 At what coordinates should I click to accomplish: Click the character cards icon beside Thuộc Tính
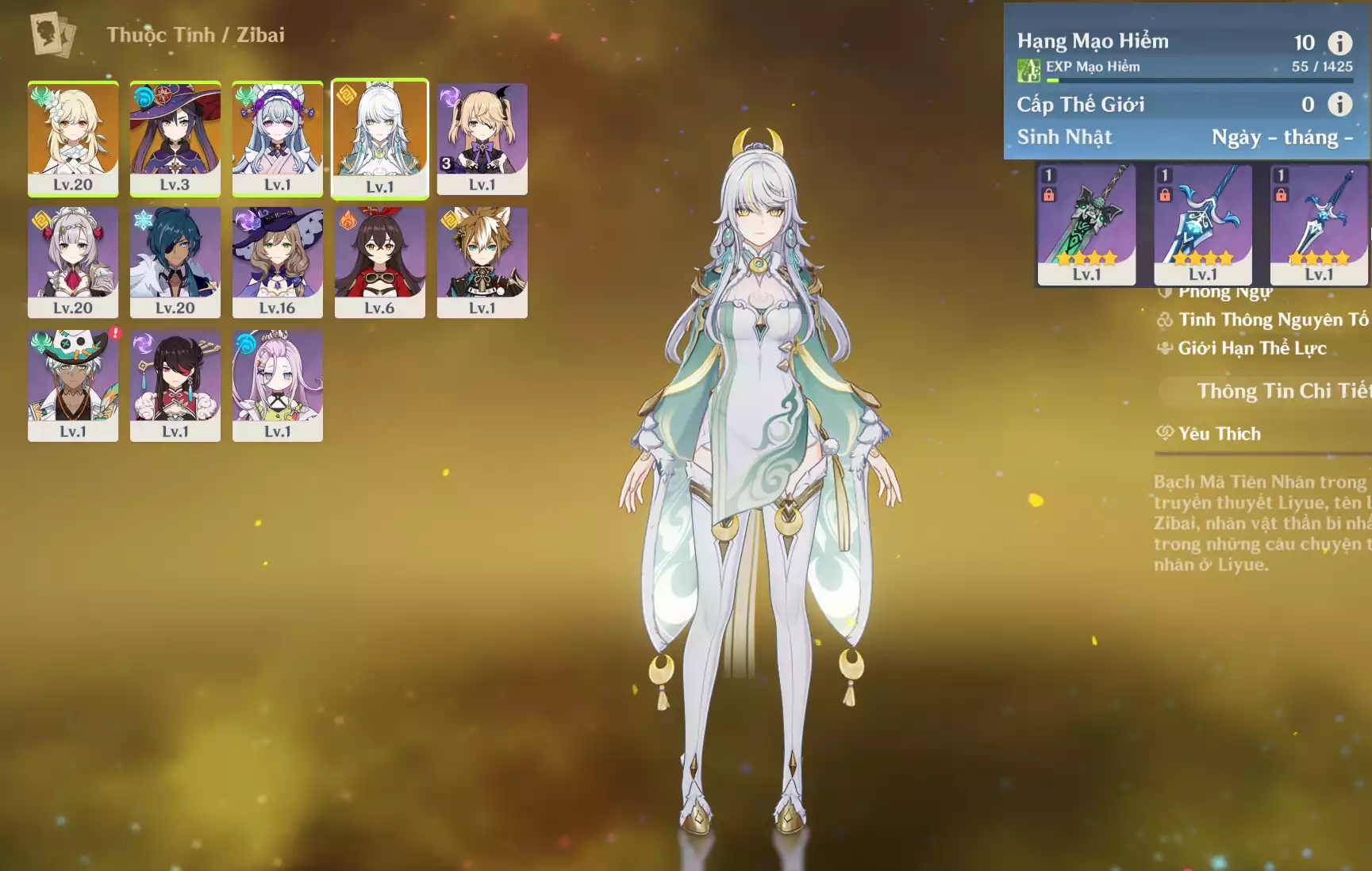[x=53, y=35]
